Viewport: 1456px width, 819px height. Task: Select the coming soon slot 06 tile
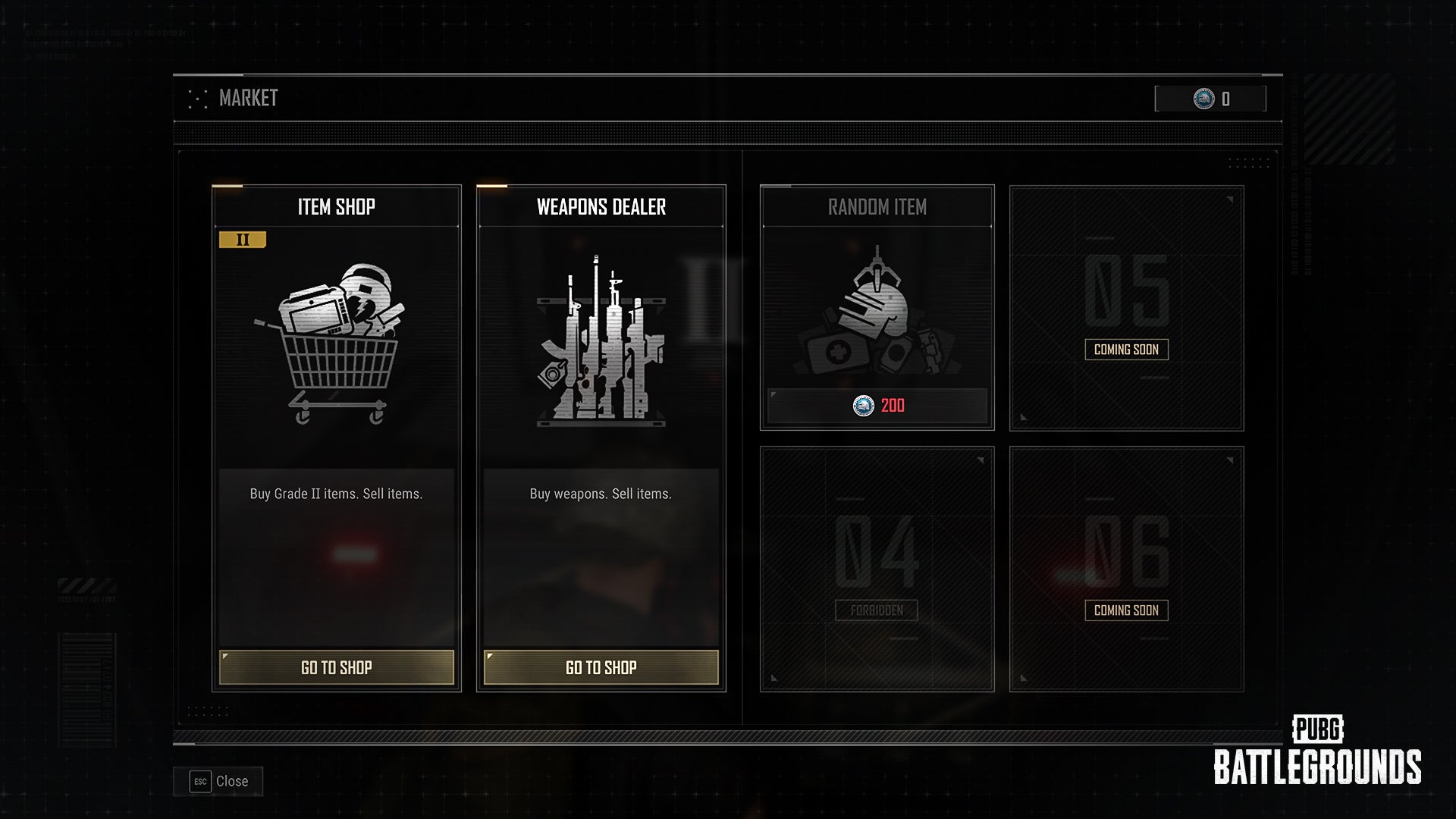(x=1126, y=569)
